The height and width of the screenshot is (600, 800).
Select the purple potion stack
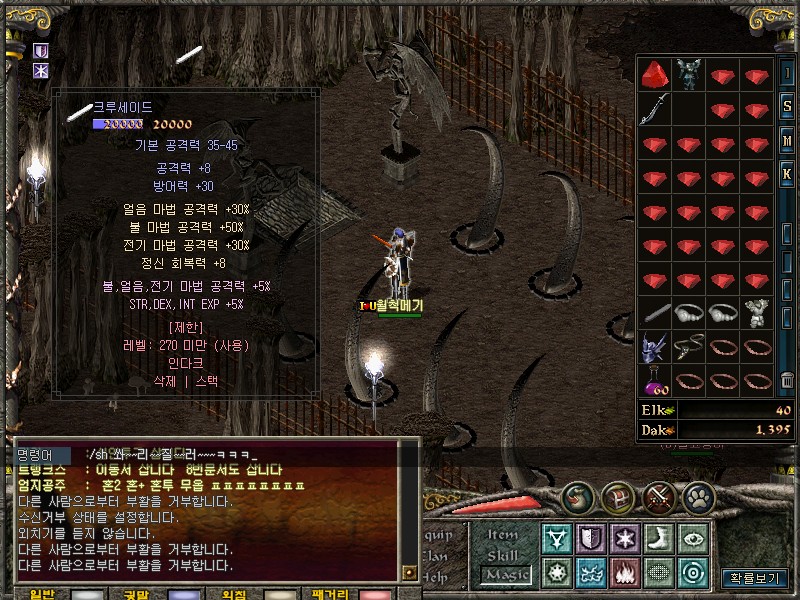tap(655, 381)
